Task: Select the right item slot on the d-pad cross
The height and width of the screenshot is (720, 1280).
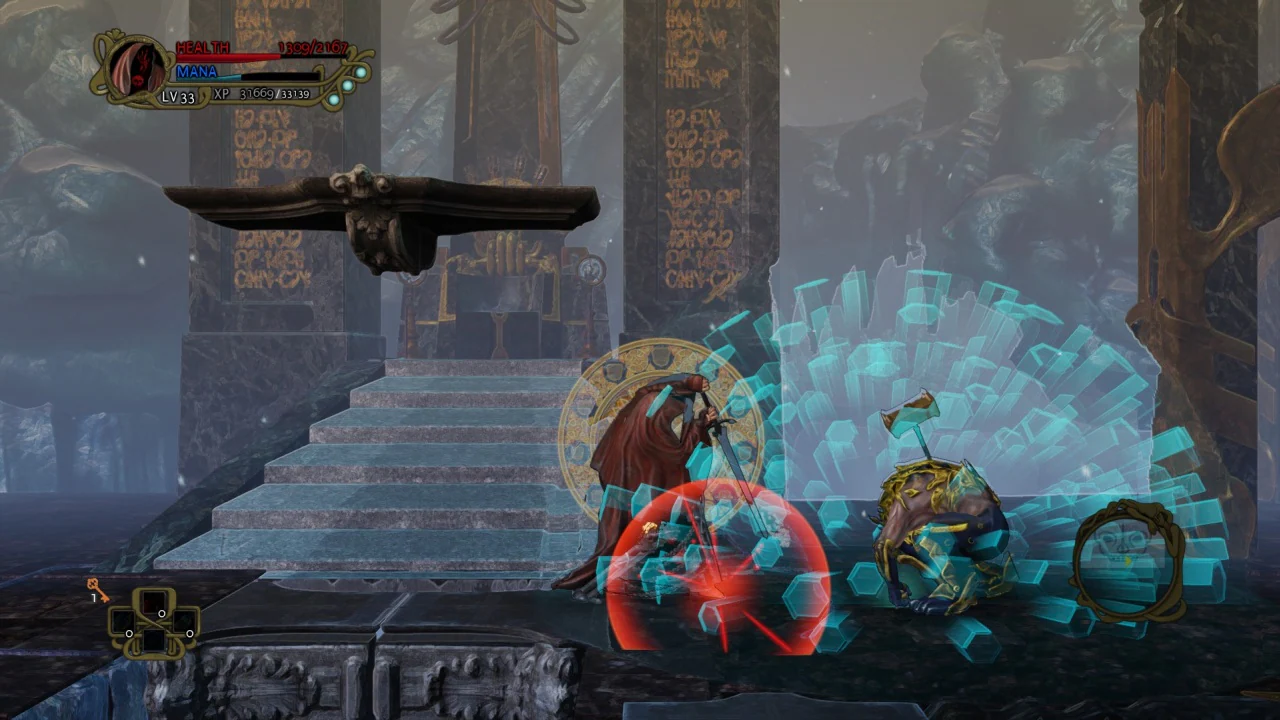Action: point(185,622)
